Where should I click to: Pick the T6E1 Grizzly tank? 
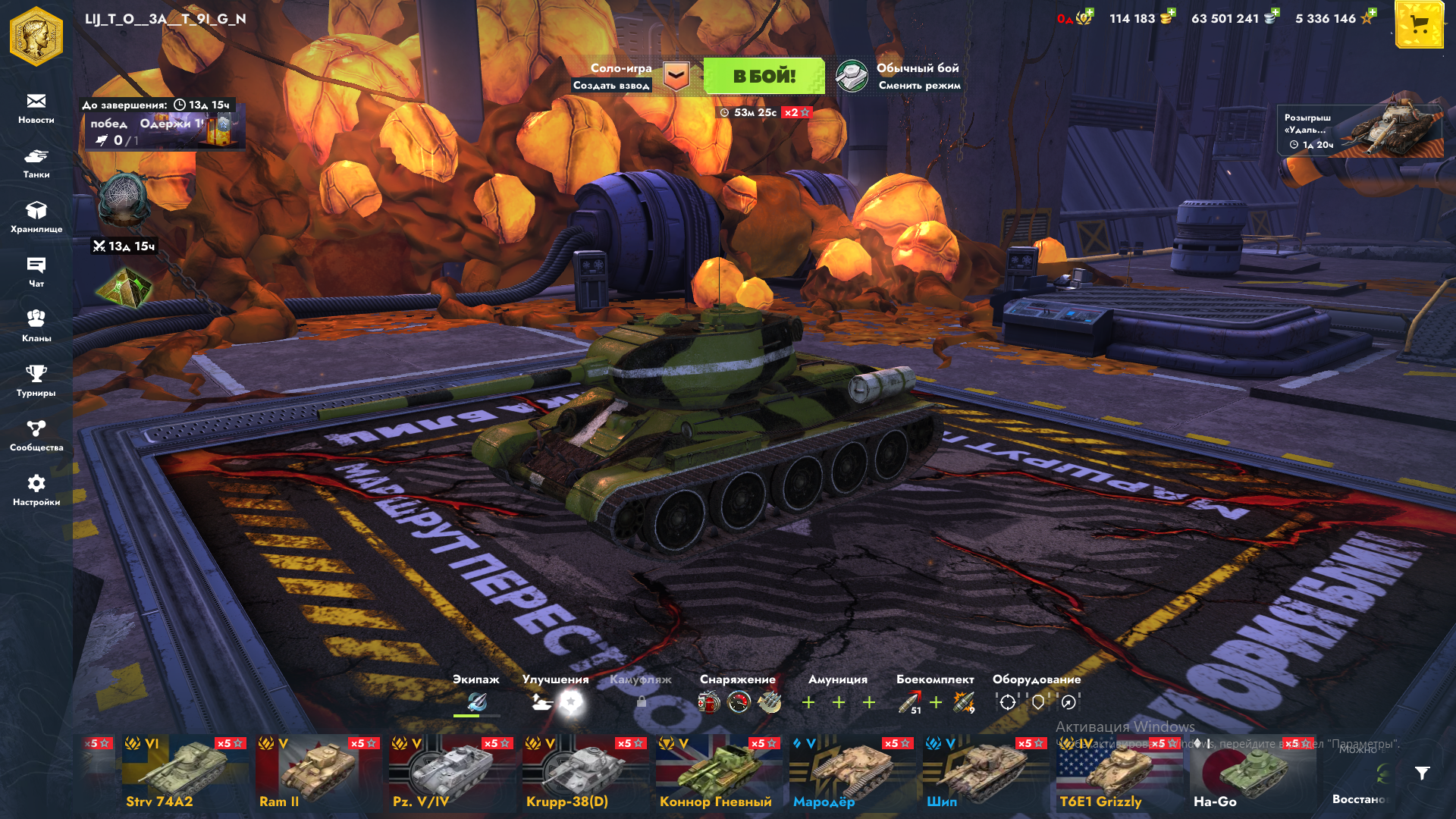pyautogui.click(x=1119, y=773)
